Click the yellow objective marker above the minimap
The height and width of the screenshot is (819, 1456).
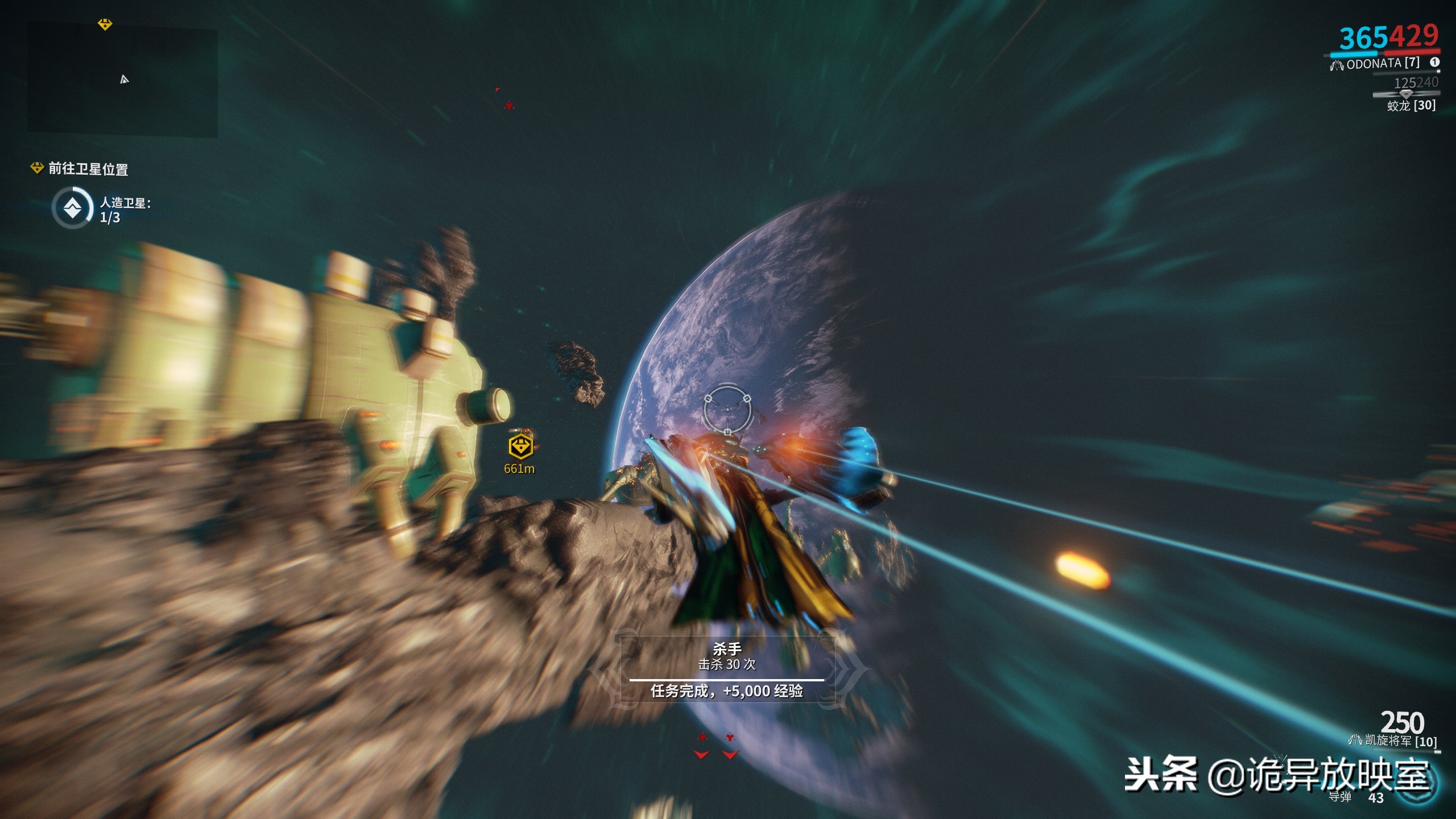click(105, 24)
